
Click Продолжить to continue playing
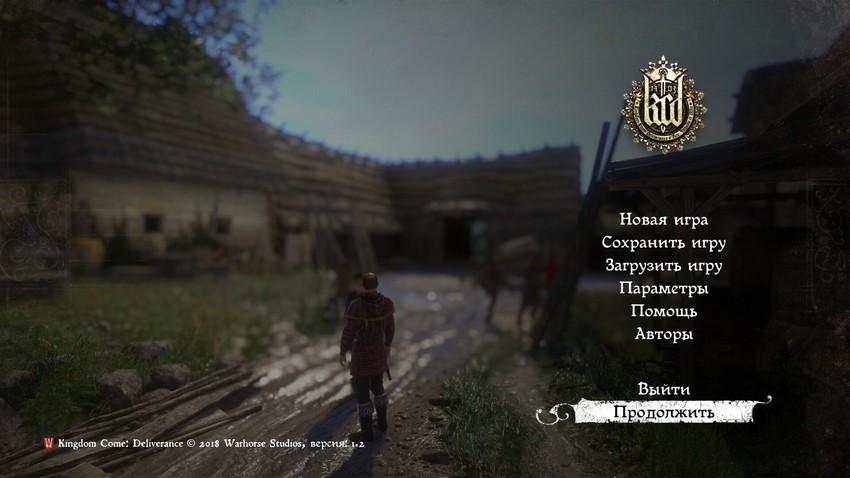664,412
